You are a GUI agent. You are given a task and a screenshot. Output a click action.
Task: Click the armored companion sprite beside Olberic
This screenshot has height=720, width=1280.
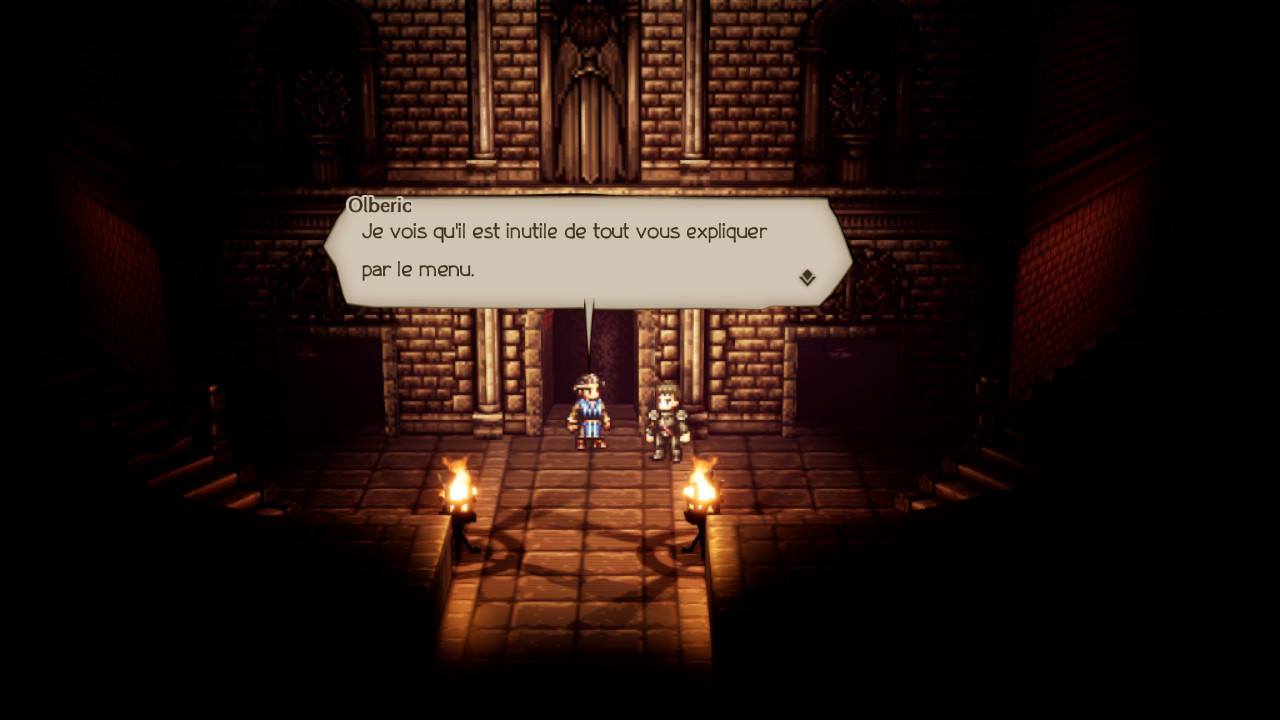(668, 420)
